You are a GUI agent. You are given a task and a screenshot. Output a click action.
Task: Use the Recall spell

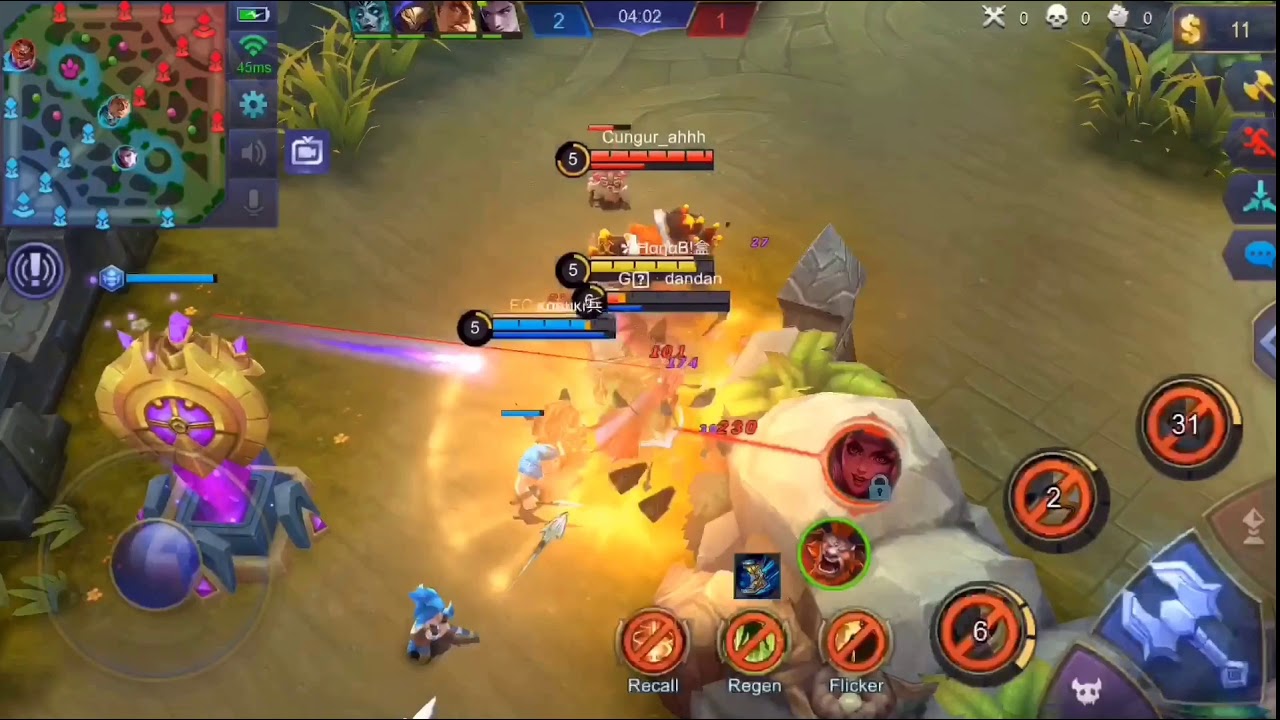pos(653,643)
